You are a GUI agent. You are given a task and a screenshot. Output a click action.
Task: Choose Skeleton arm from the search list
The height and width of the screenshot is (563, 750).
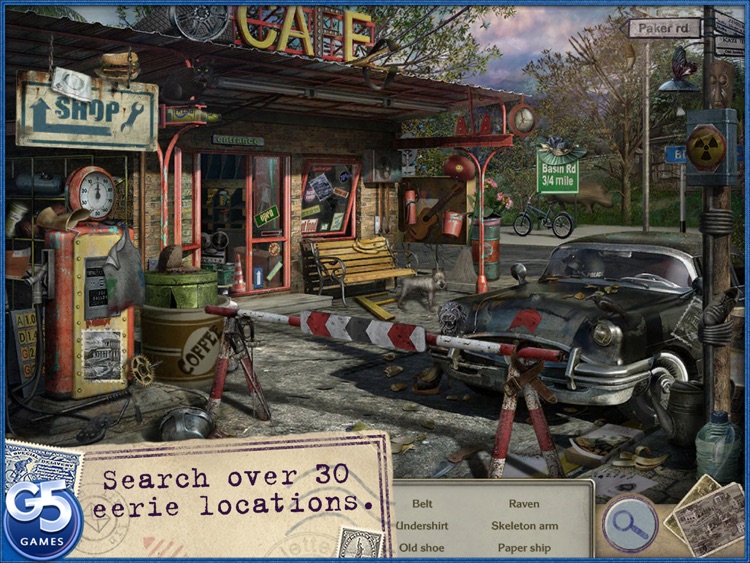tap(524, 525)
